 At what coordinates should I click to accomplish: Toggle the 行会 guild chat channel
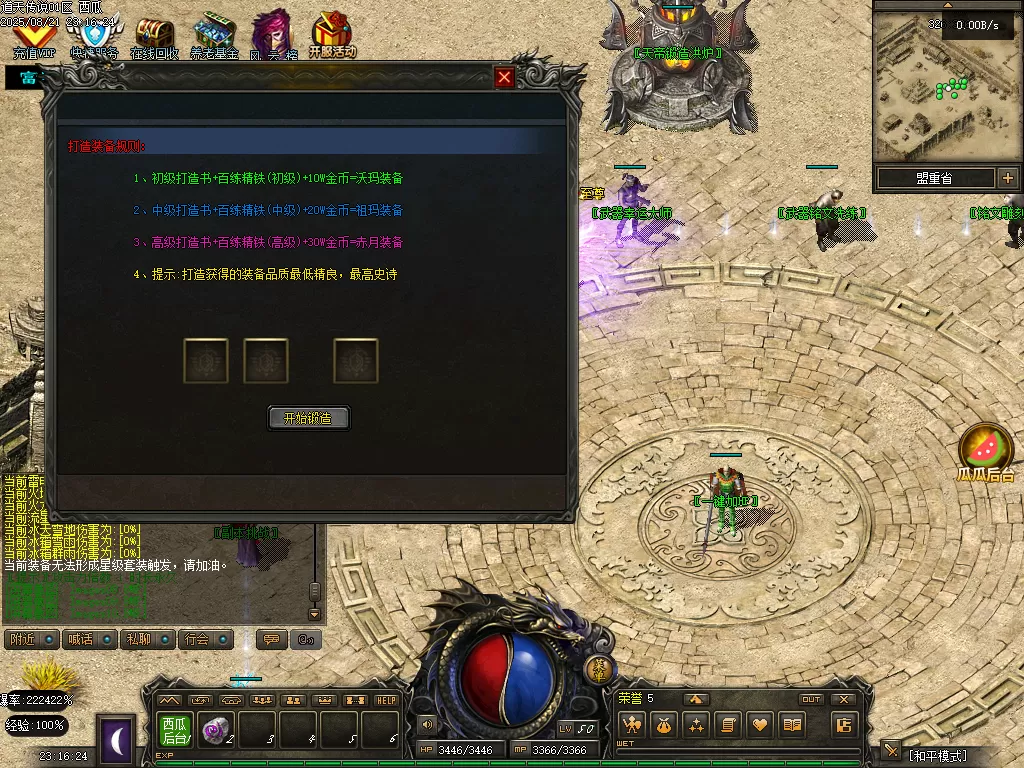coord(197,639)
